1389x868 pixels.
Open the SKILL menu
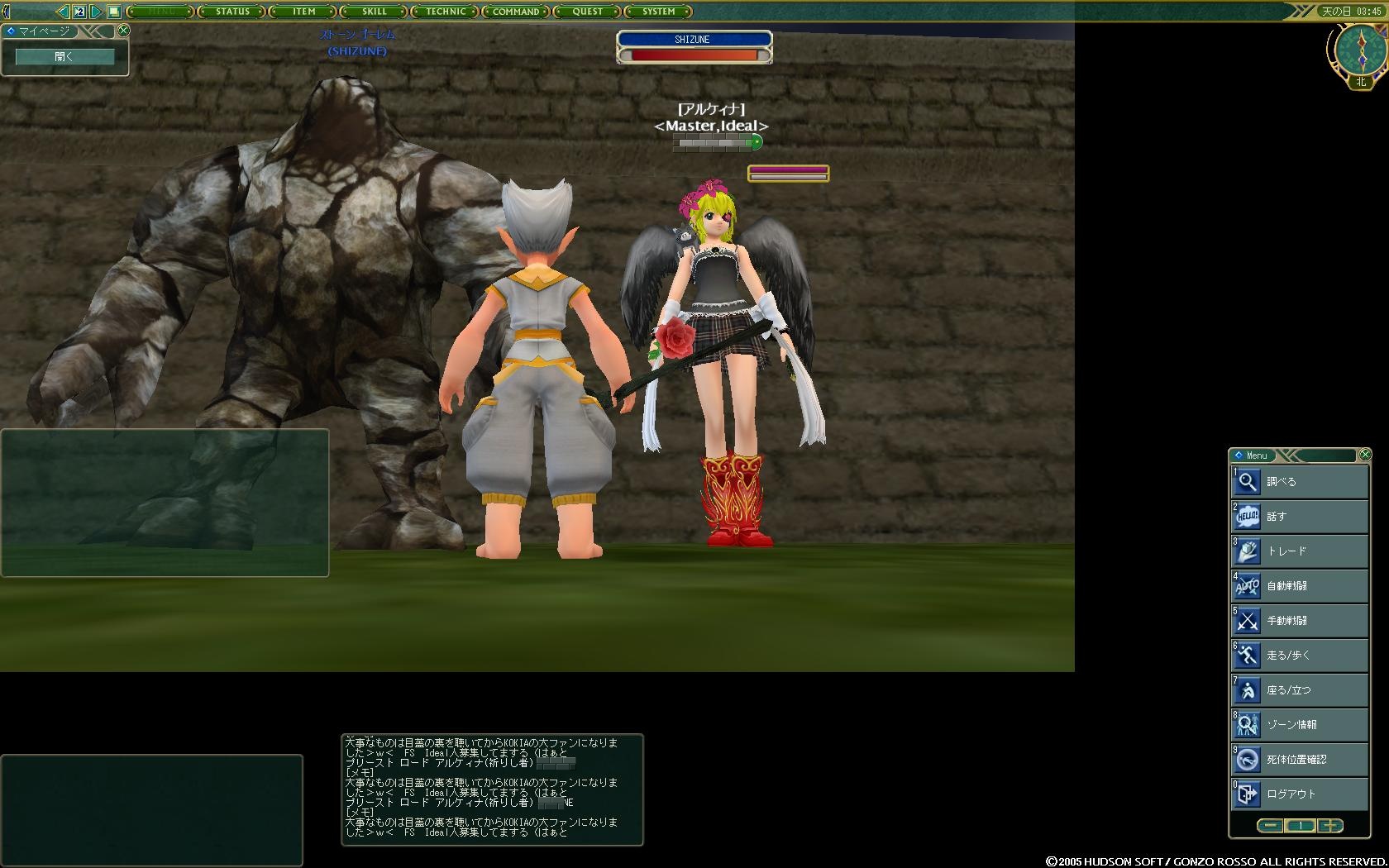coord(375,12)
